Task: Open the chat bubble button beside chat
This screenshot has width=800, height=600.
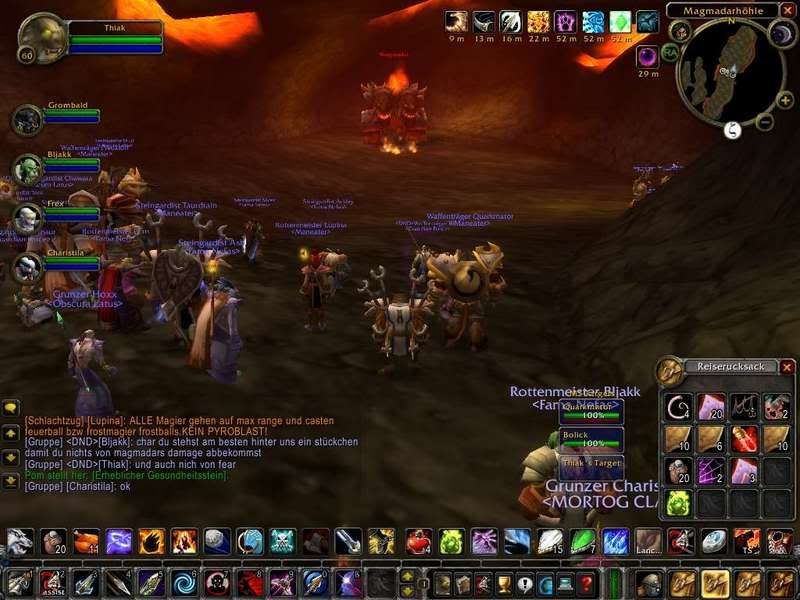Action: click(11, 408)
